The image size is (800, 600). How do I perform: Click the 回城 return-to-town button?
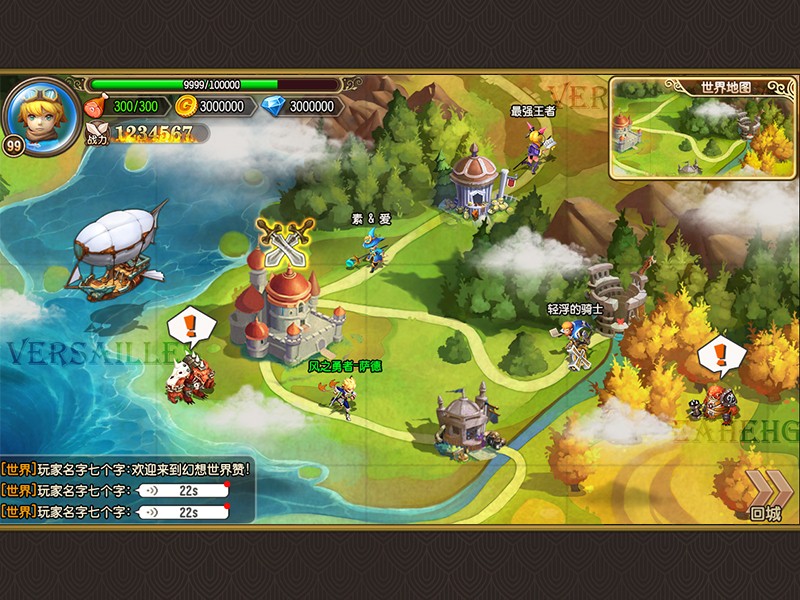[765, 496]
